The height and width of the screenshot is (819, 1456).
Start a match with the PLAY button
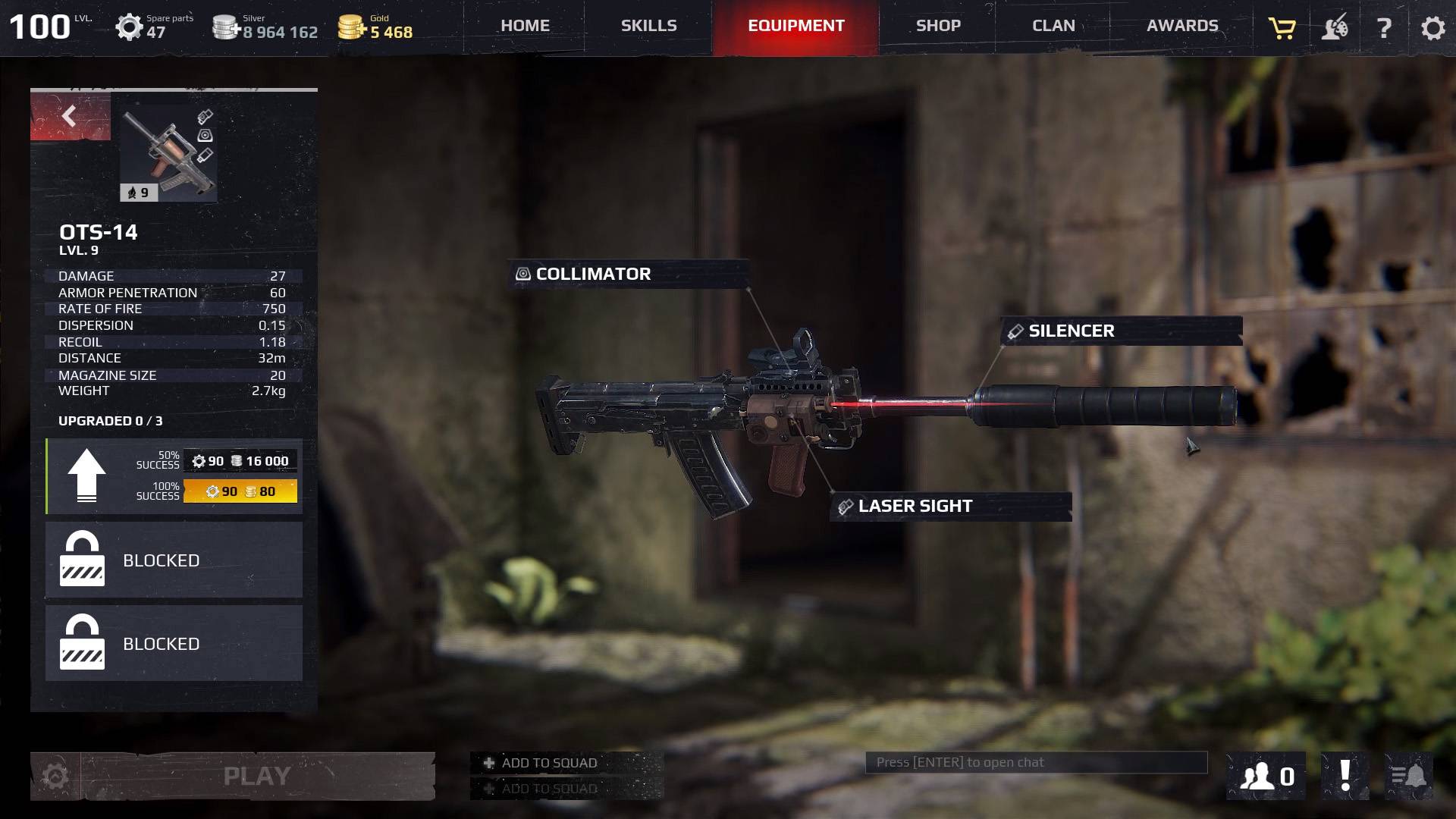click(x=257, y=777)
